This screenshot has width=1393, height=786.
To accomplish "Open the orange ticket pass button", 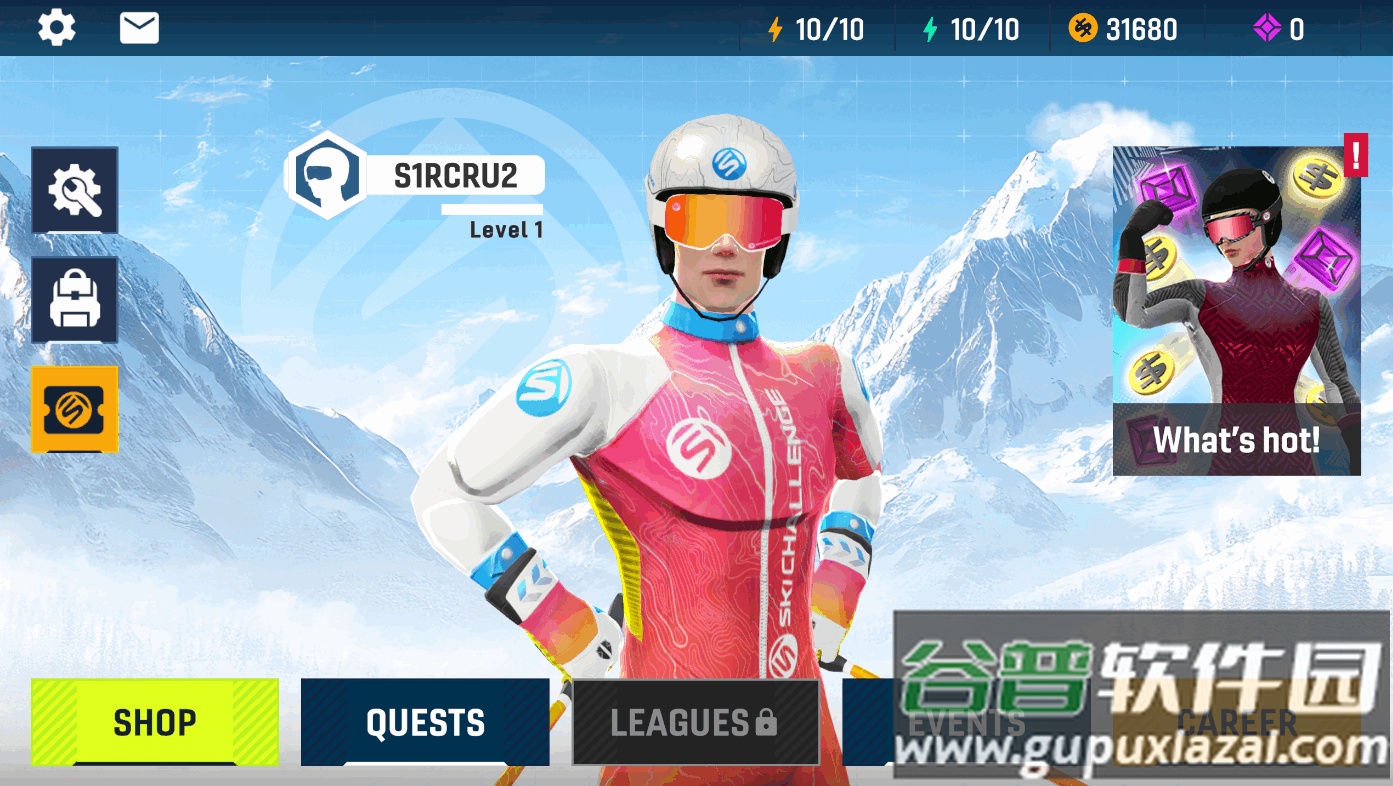I will 75,409.
